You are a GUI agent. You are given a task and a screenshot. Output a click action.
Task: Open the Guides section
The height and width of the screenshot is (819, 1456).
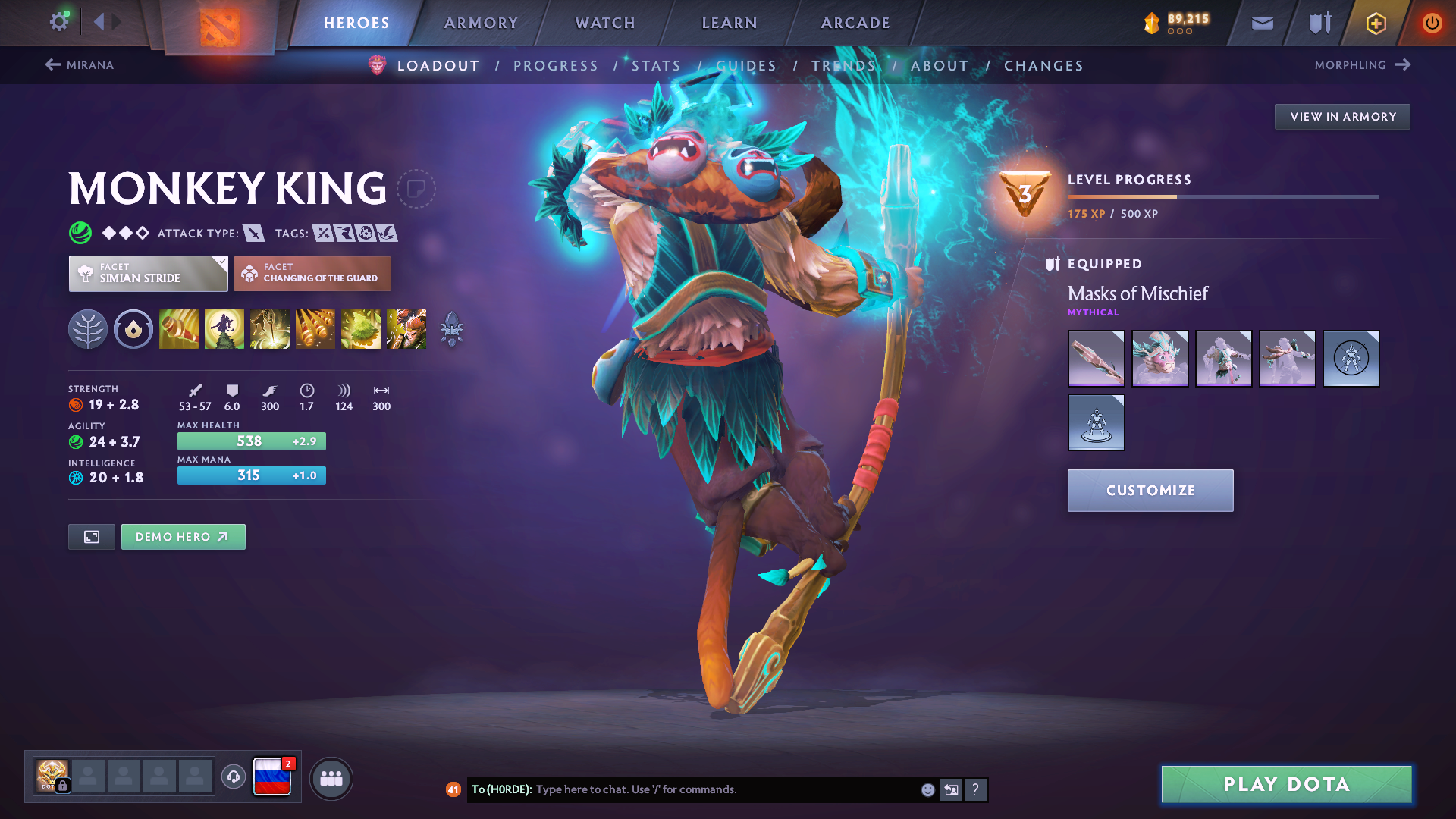tap(746, 66)
